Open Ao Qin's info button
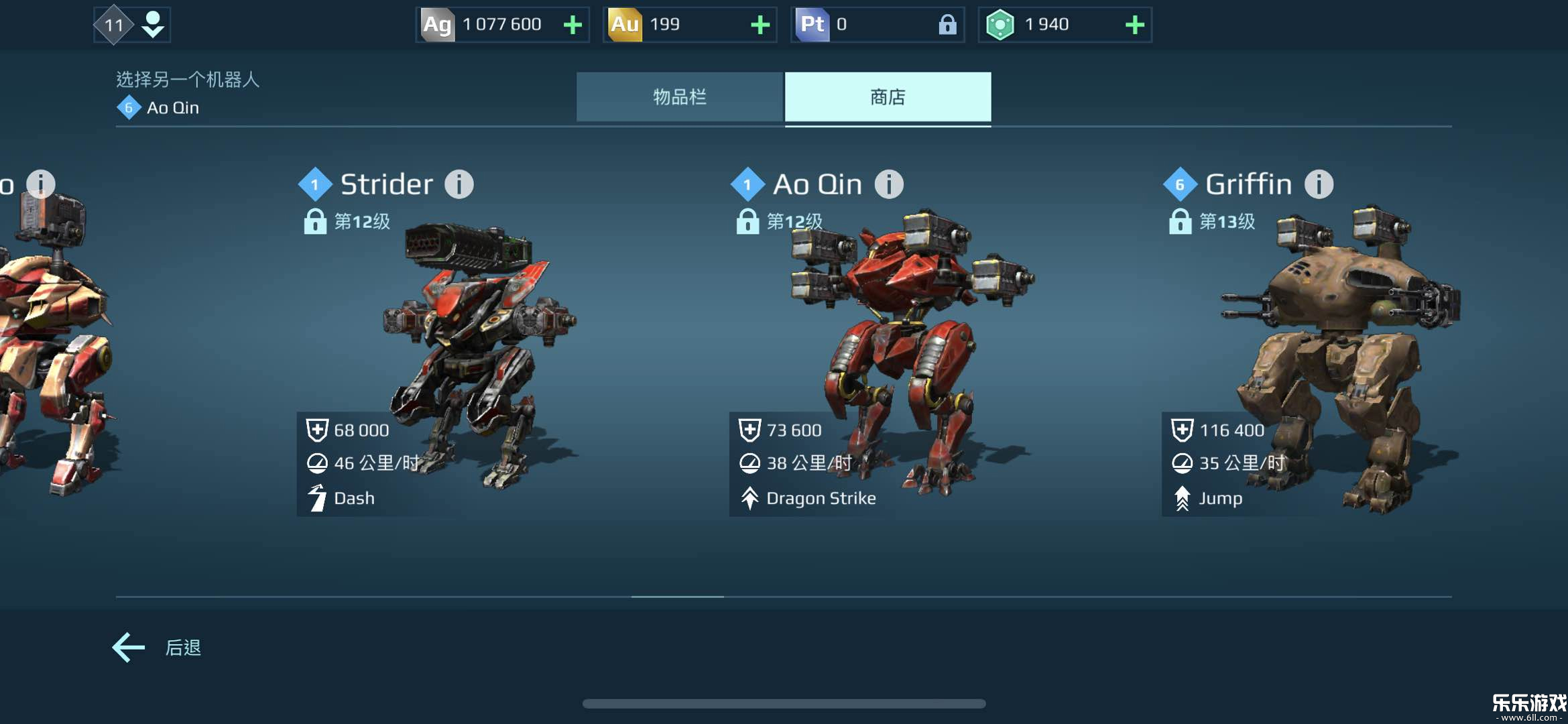1568x724 pixels. tap(889, 184)
